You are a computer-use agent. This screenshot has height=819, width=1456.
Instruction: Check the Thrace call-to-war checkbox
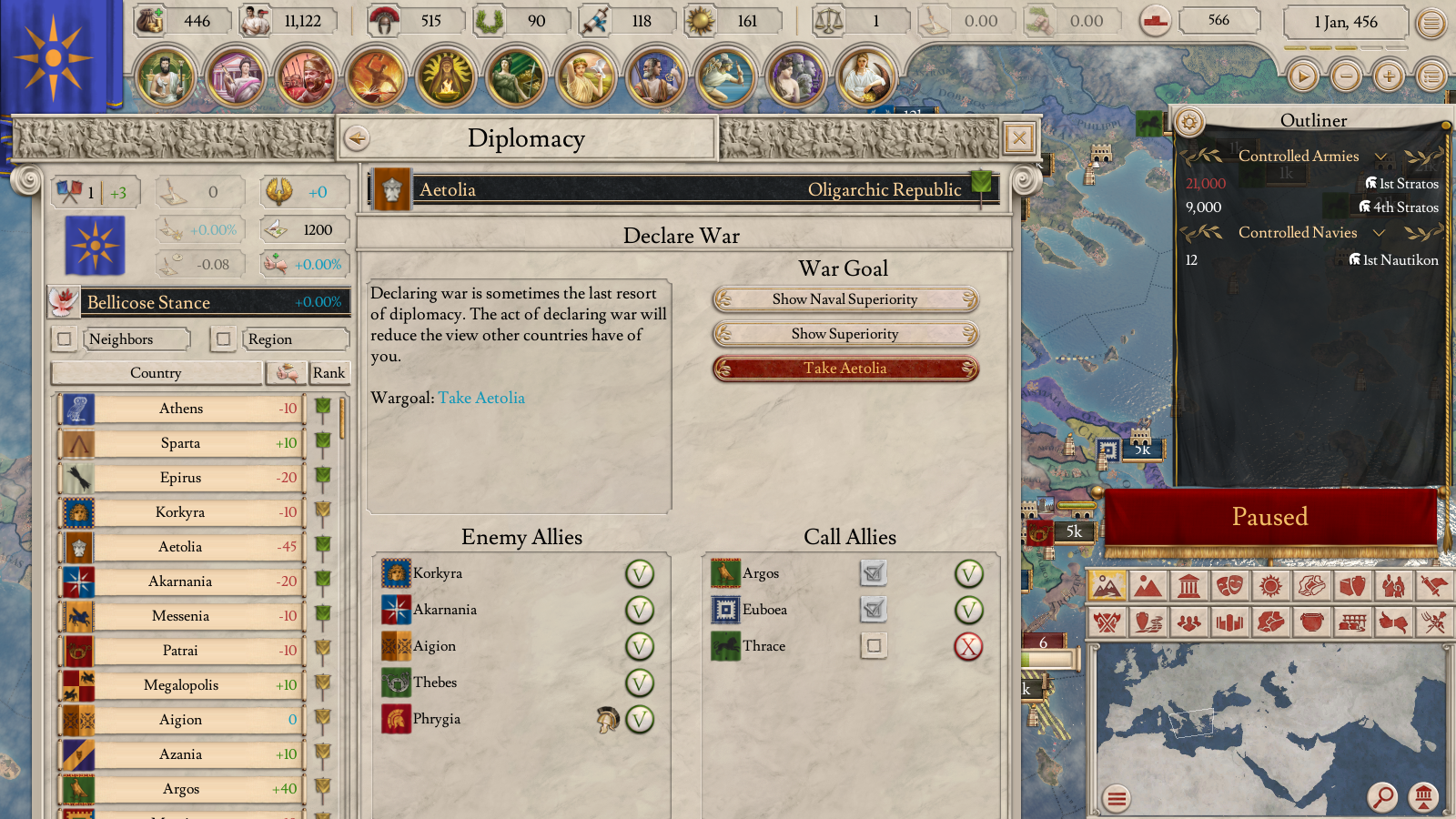[873, 646]
